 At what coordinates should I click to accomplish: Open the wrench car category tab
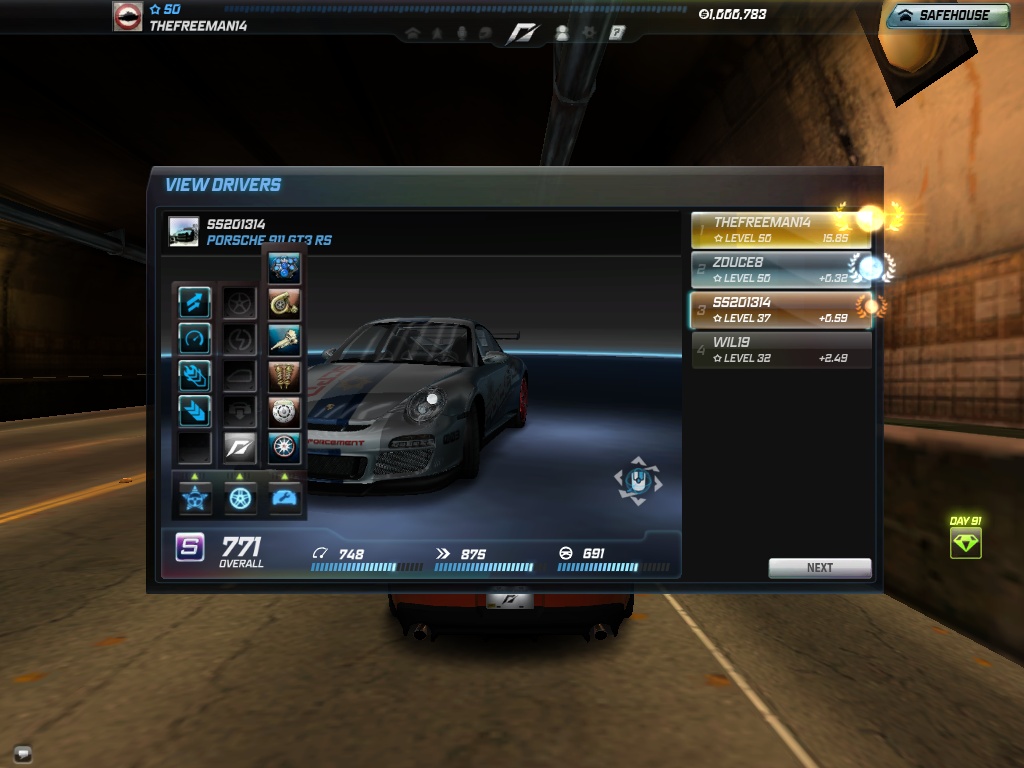[x=285, y=497]
